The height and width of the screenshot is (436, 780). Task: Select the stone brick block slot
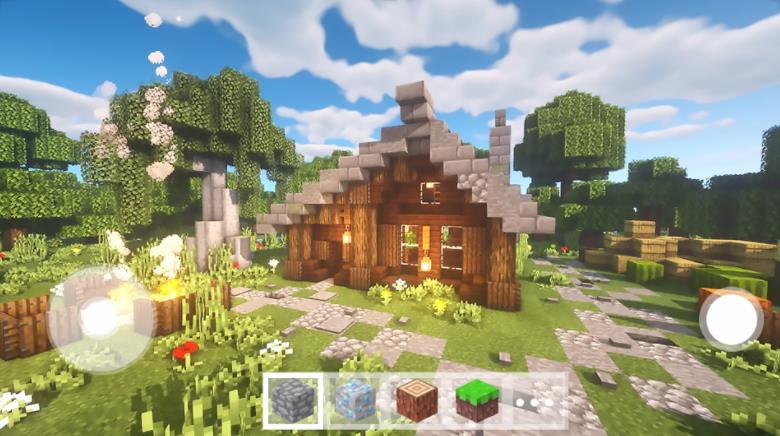294,401
